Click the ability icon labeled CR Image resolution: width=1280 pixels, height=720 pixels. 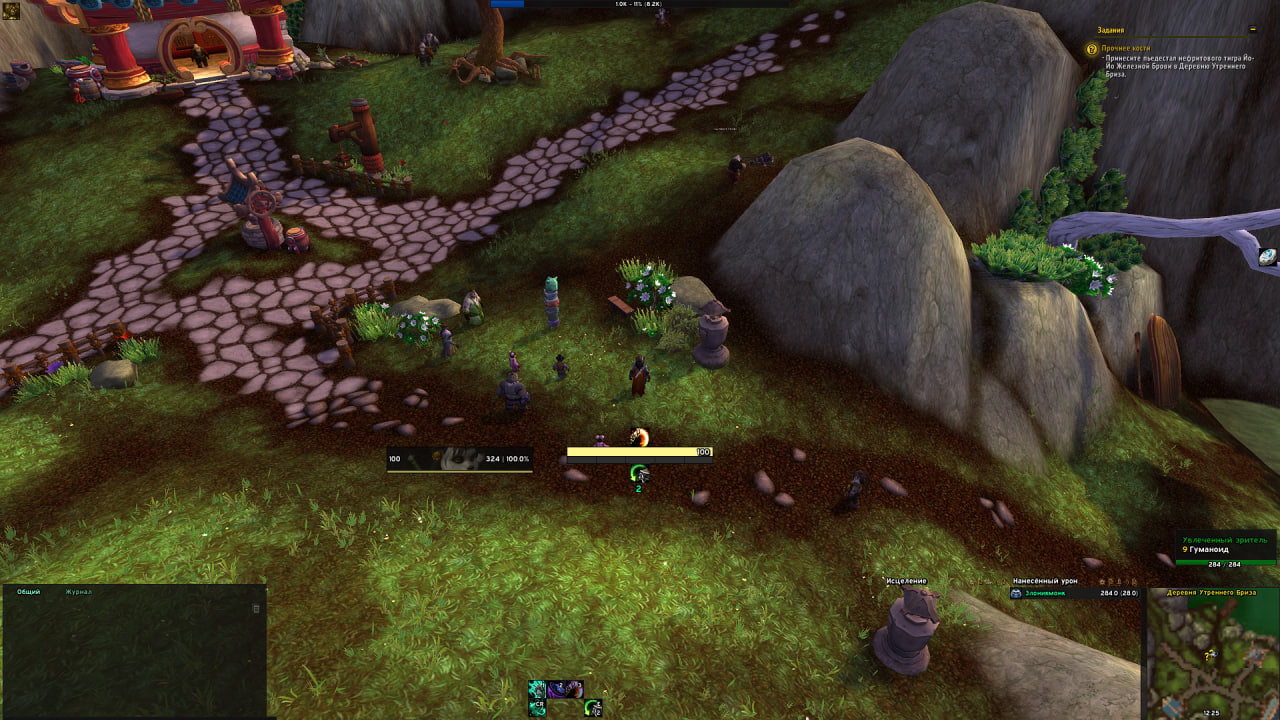pos(537,708)
